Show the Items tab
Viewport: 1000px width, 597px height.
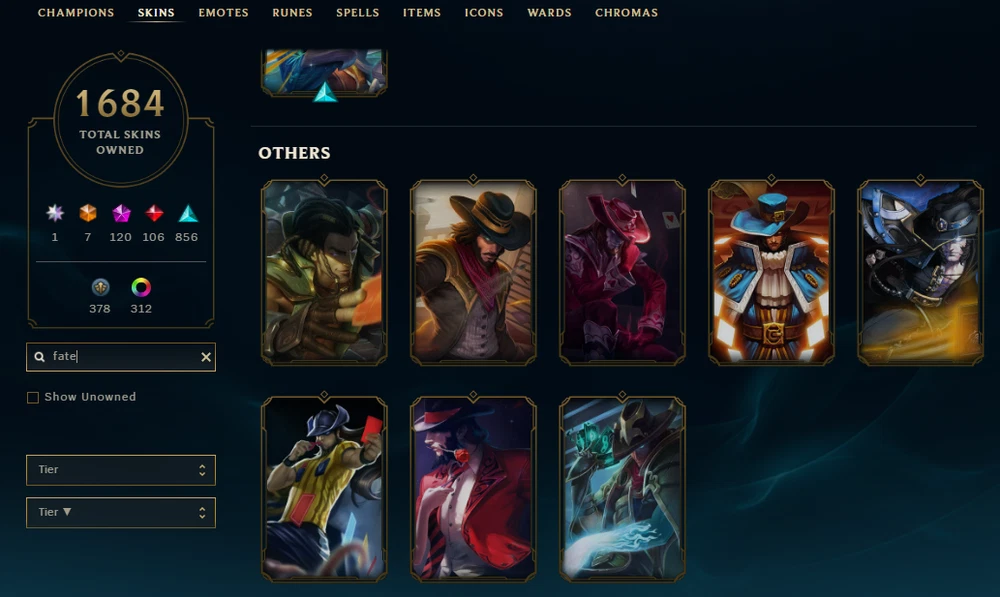[421, 13]
